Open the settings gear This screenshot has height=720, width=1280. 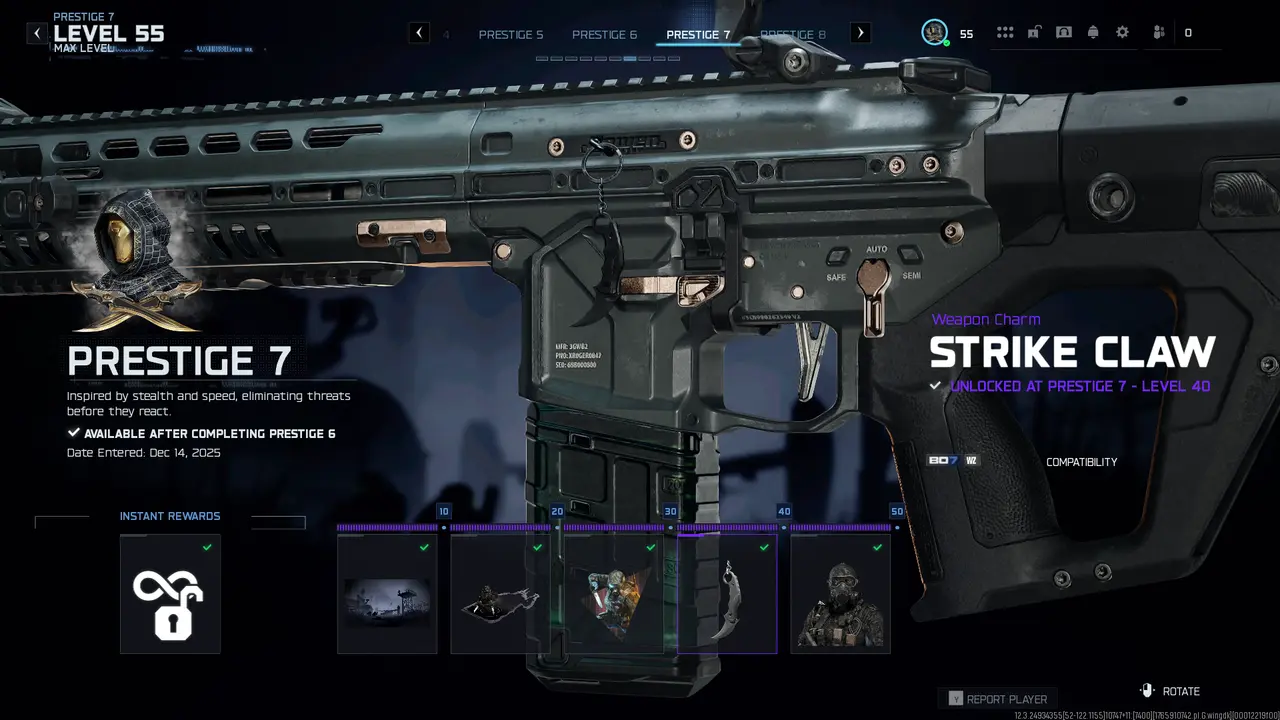[x=1122, y=33]
